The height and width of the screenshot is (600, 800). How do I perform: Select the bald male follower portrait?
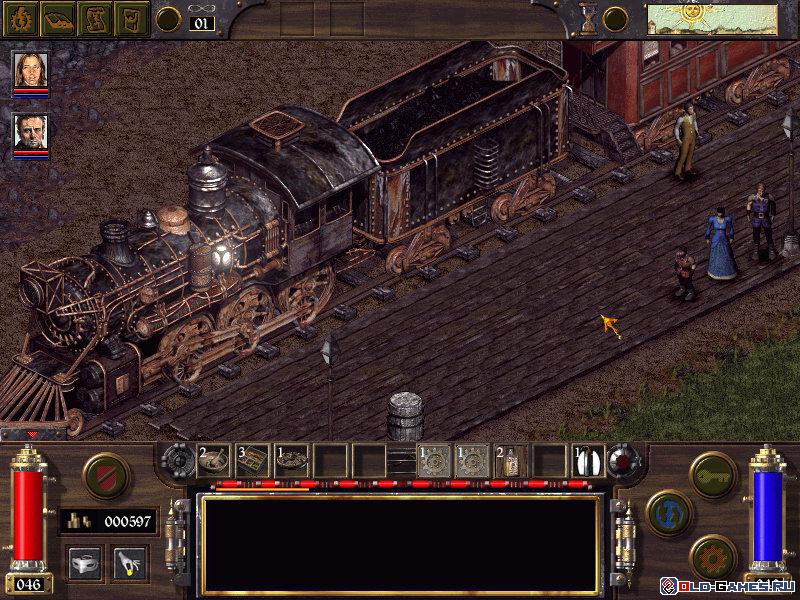[30, 133]
